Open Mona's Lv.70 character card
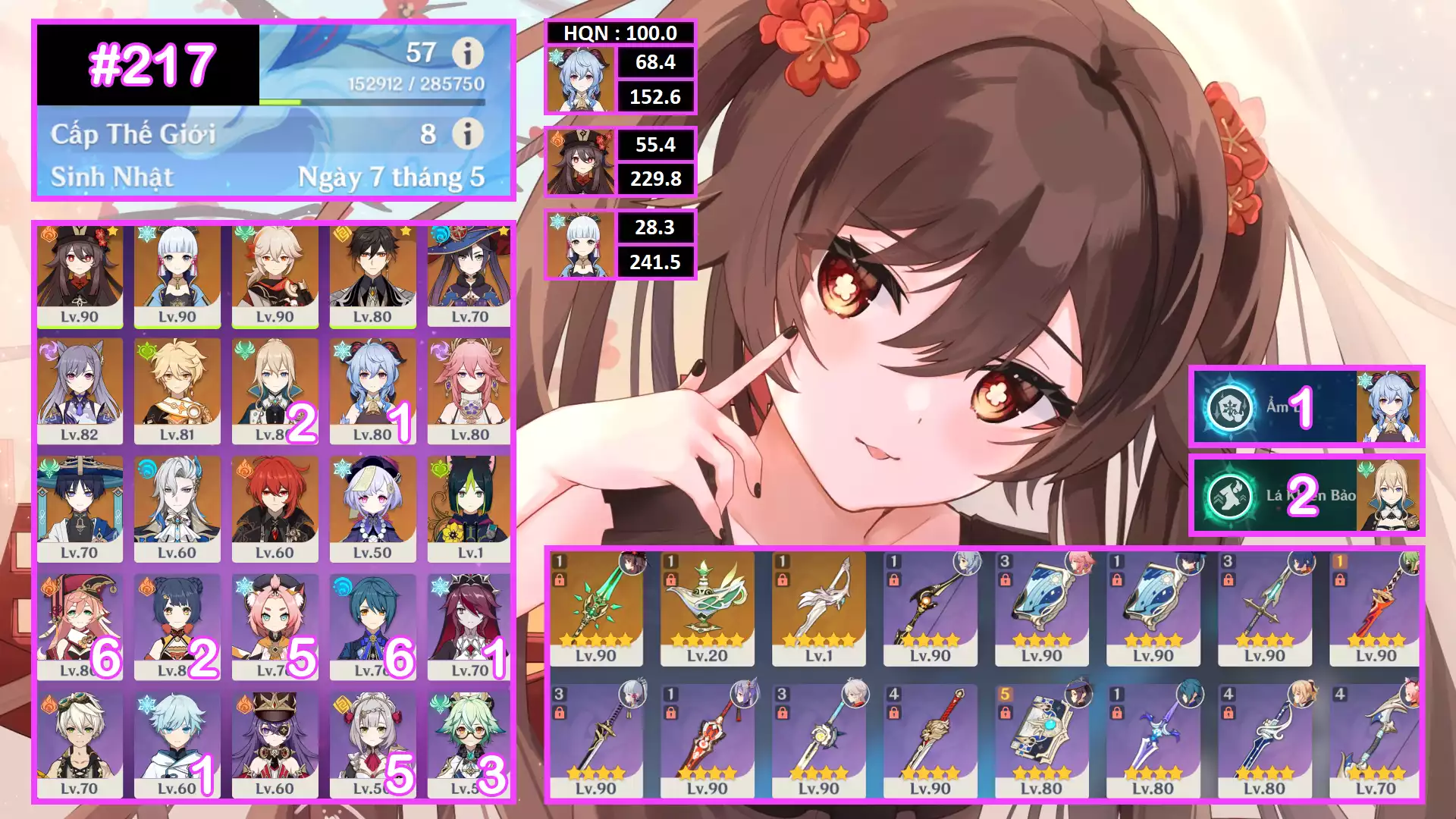Screen dimensions: 1456x819 469,277
